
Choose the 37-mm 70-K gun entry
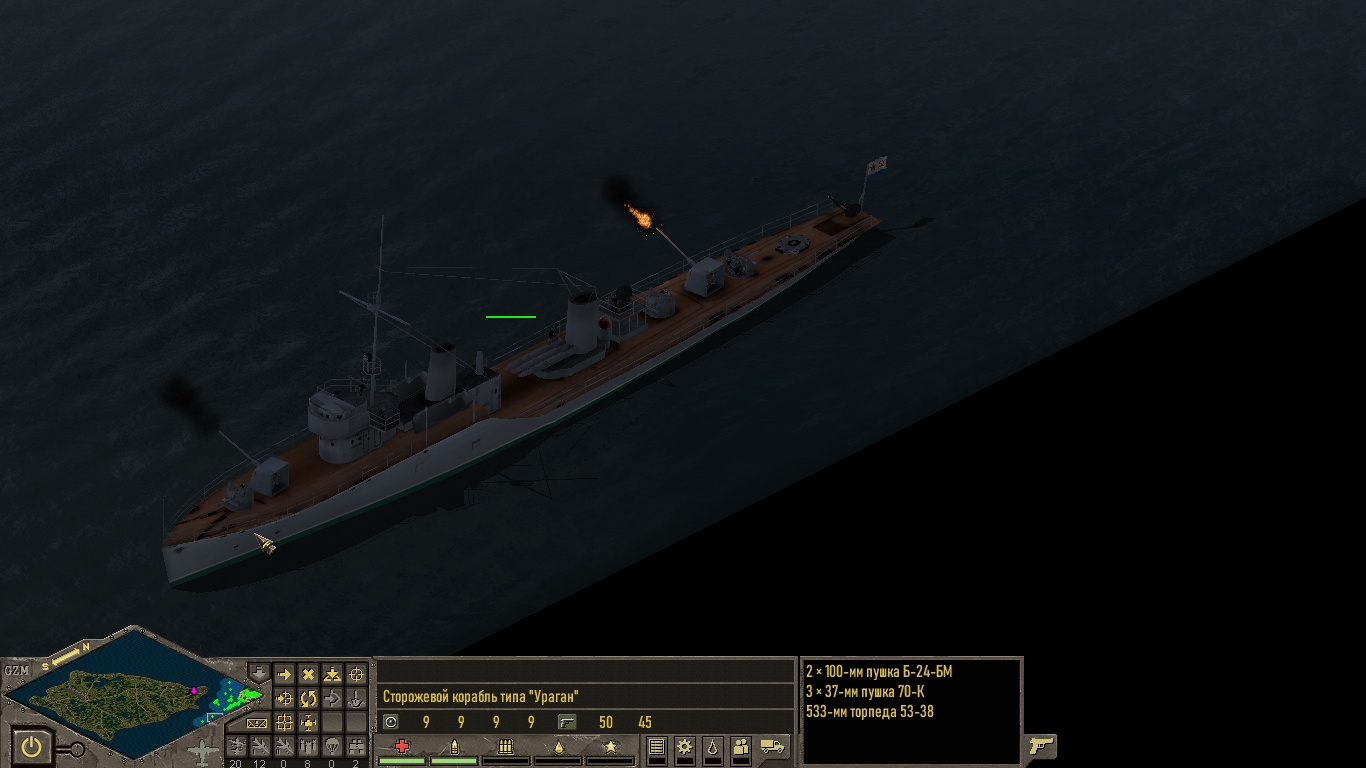click(866, 692)
